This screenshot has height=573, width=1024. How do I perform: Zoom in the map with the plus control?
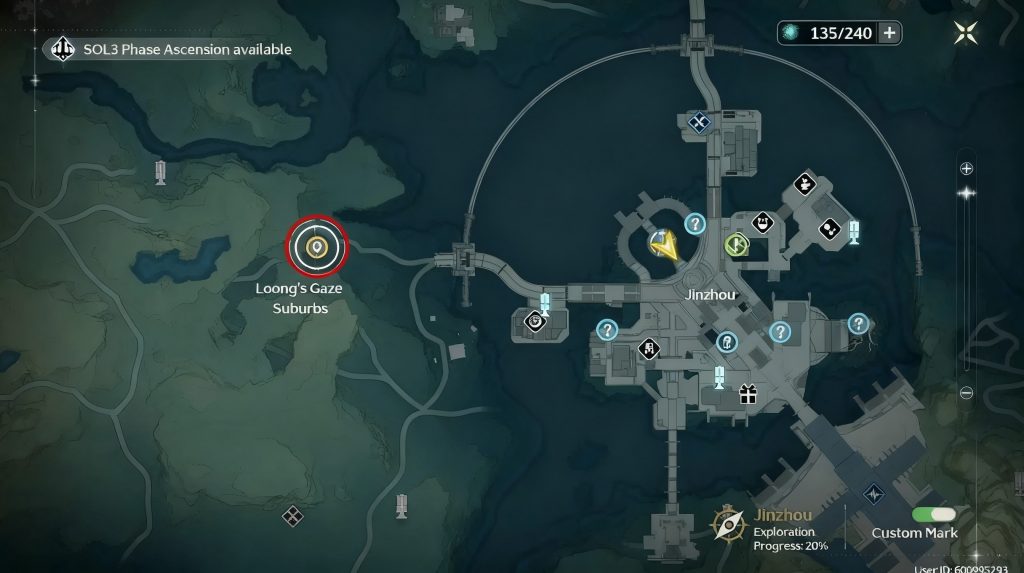pos(966,168)
